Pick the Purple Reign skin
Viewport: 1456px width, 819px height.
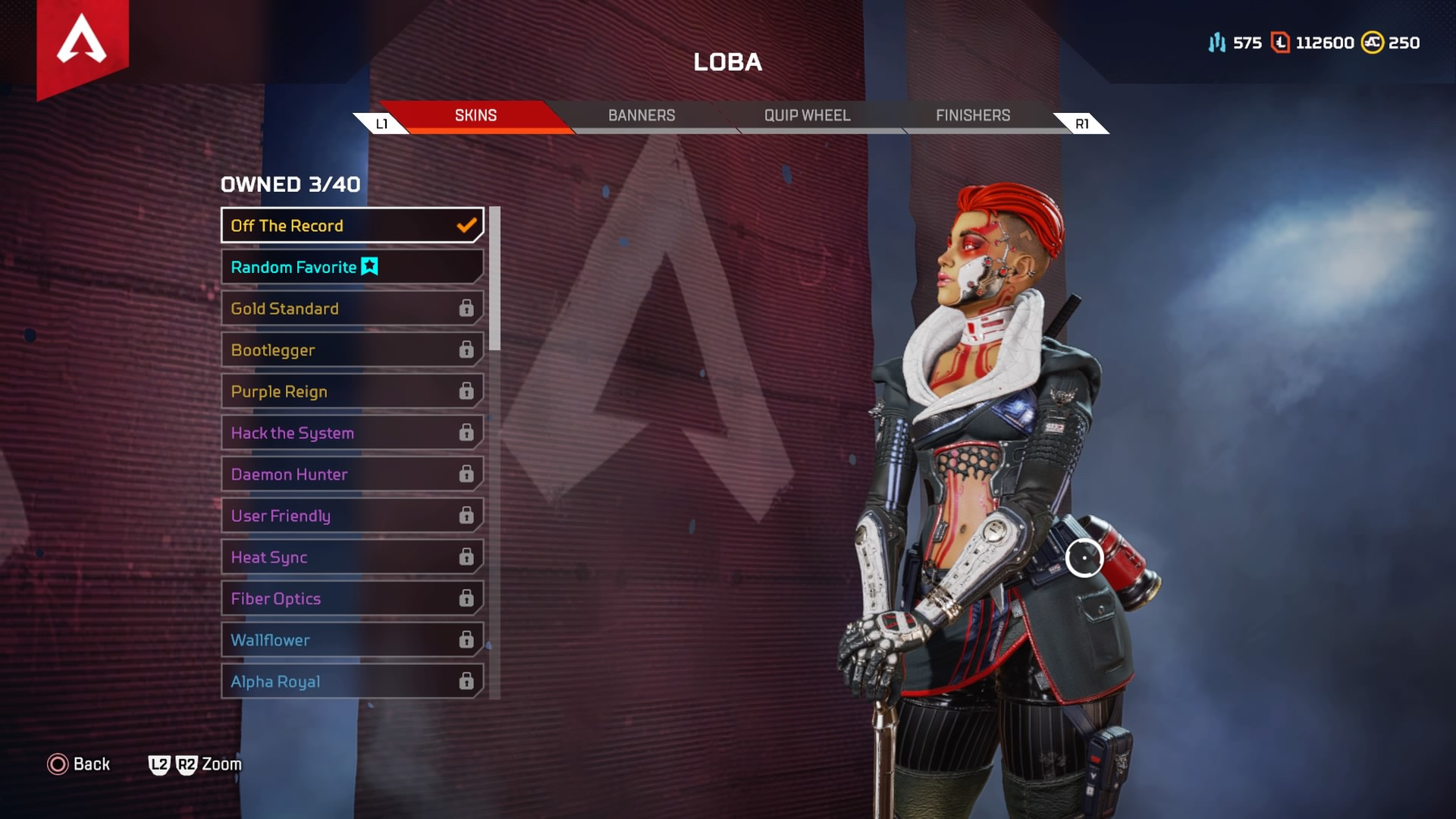tap(352, 391)
